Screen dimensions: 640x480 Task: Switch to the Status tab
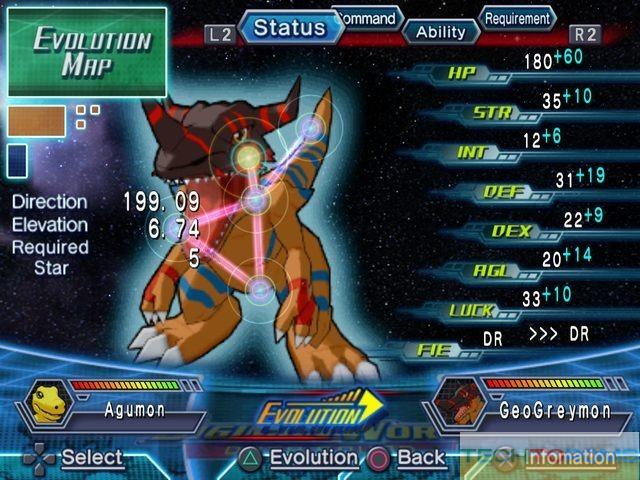pos(290,27)
